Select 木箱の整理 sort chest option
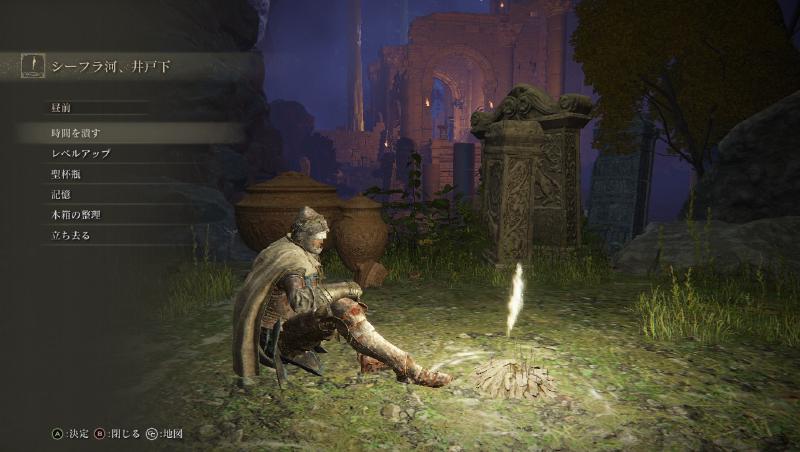Image resolution: width=800 pixels, height=452 pixels. click(x=76, y=214)
